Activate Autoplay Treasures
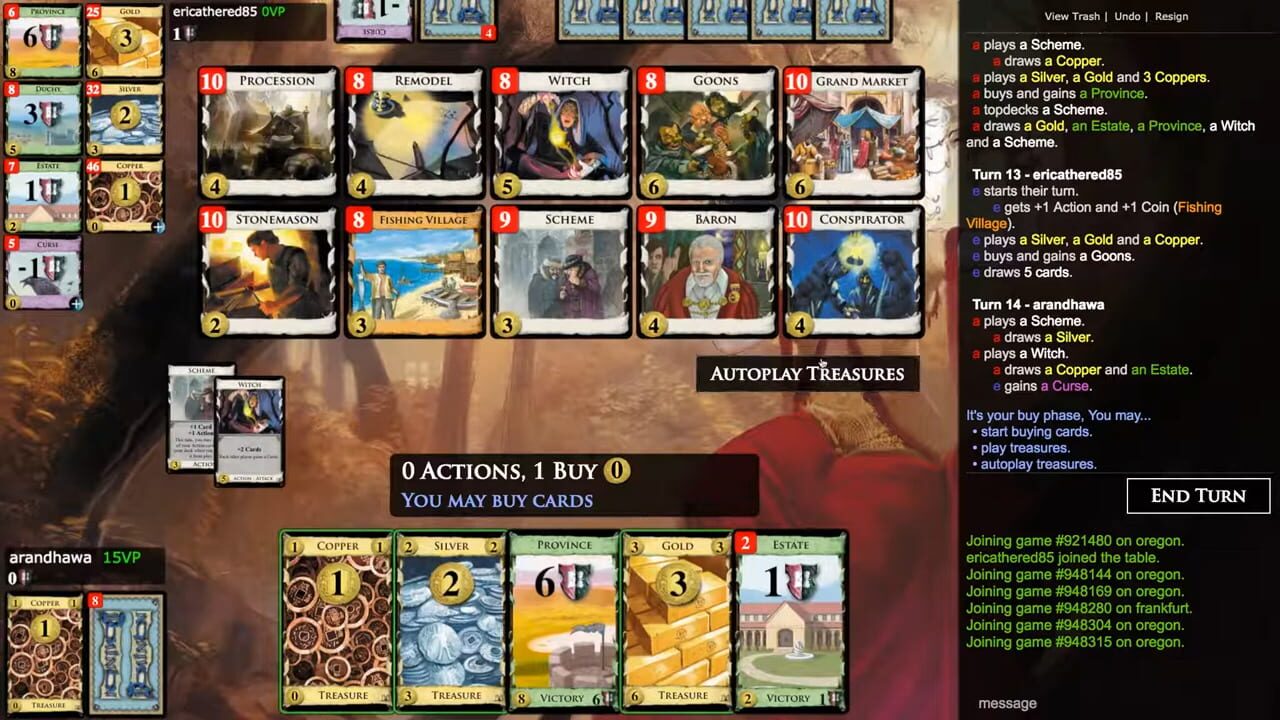 click(807, 374)
